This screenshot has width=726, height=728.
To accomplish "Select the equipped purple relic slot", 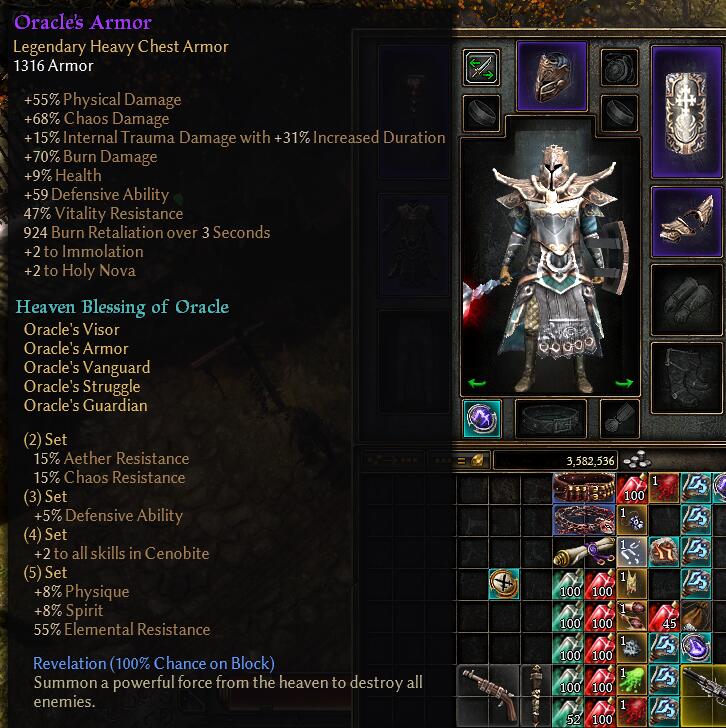I will [x=482, y=418].
